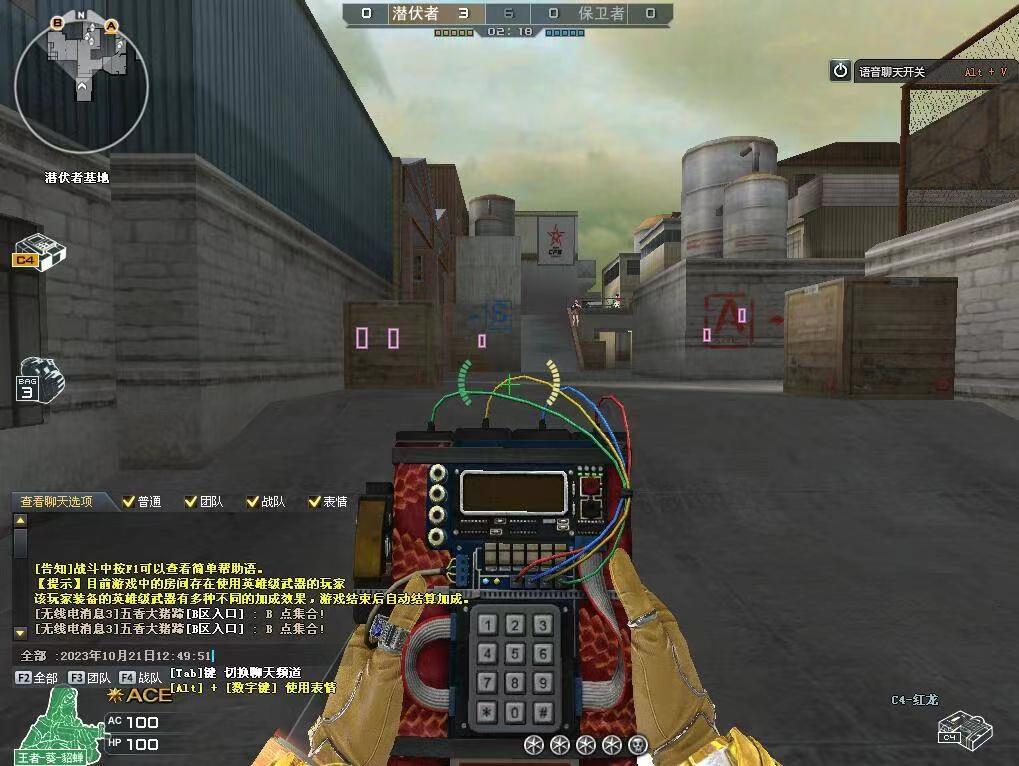1019x766 pixels.
Task: Switch chat channel to F3 团队
Action: click(90, 678)
